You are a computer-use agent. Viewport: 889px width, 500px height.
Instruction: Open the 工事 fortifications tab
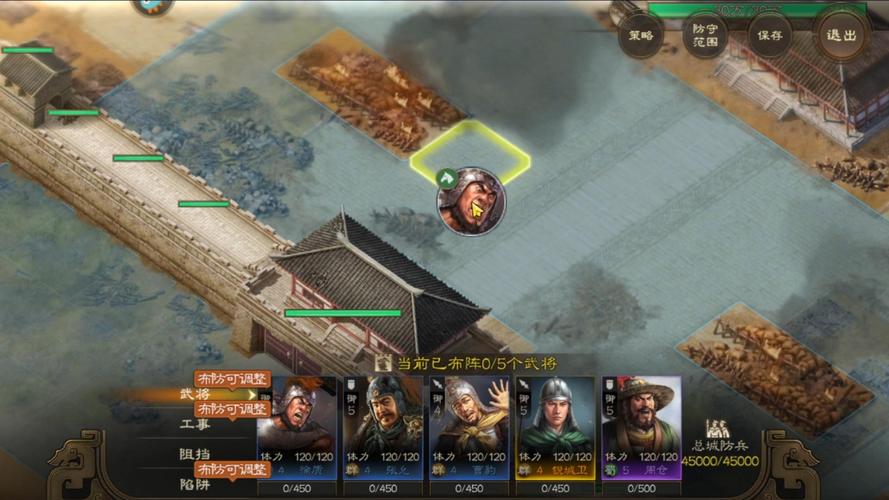(195, 425)
